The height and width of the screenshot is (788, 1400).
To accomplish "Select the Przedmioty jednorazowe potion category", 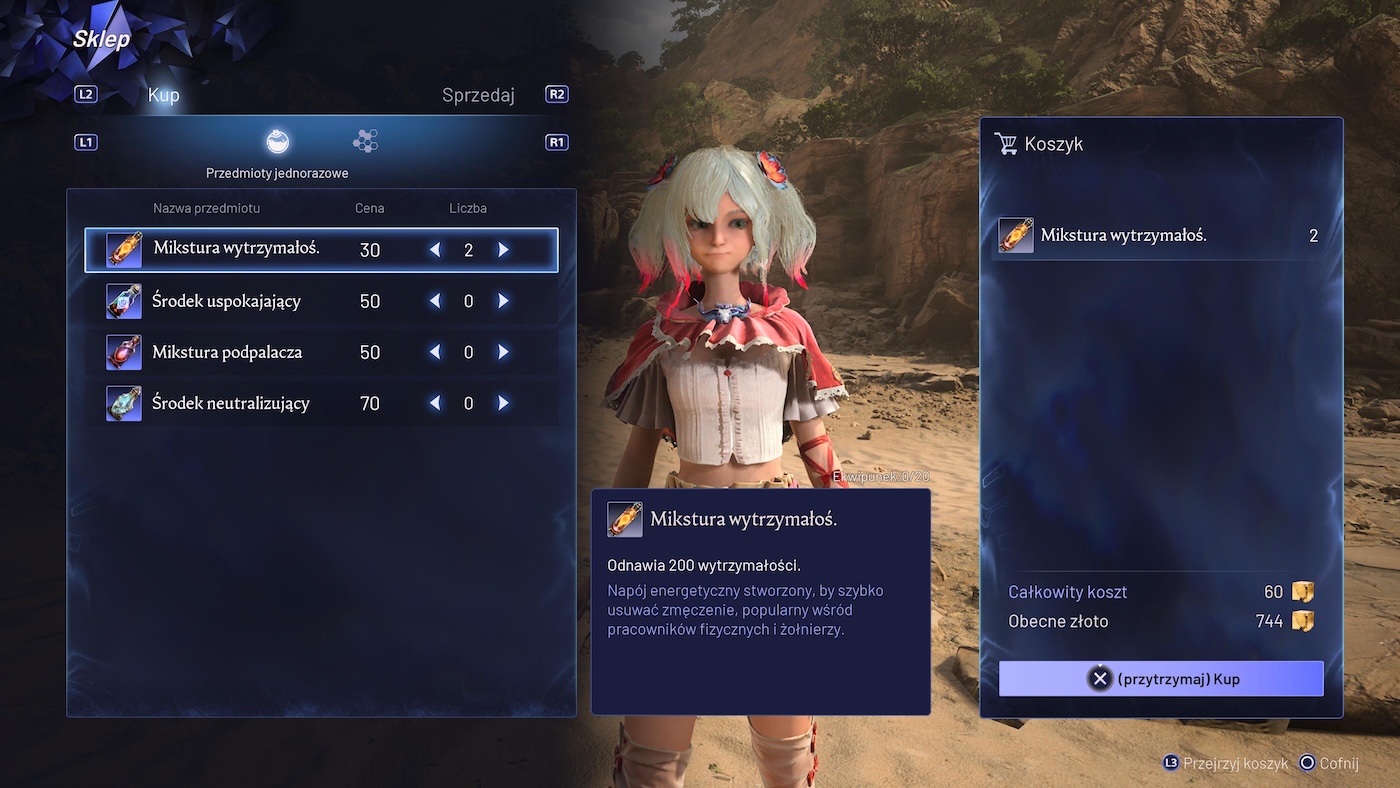I will (277, 142).
